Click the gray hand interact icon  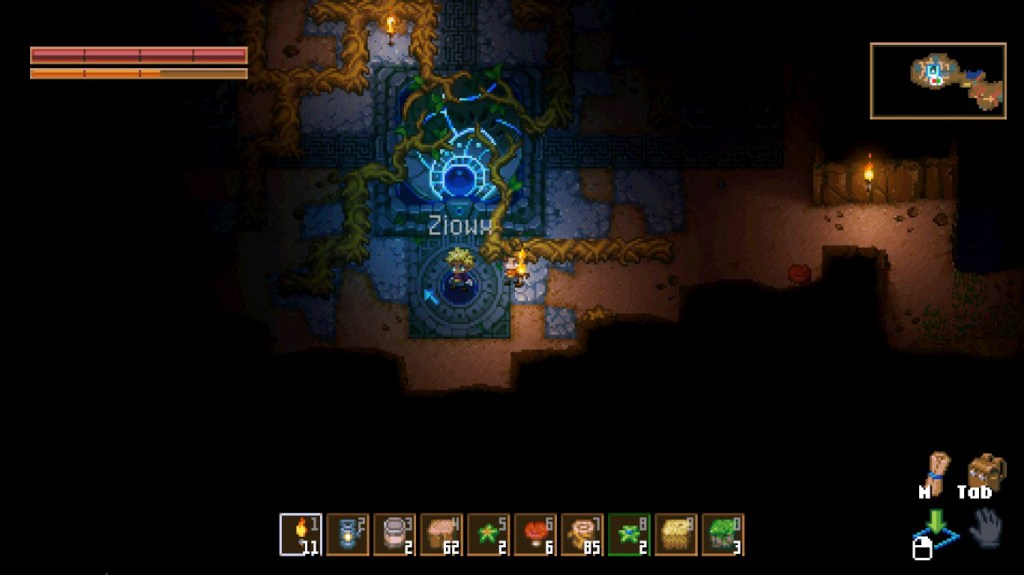(x=986, y=528)
